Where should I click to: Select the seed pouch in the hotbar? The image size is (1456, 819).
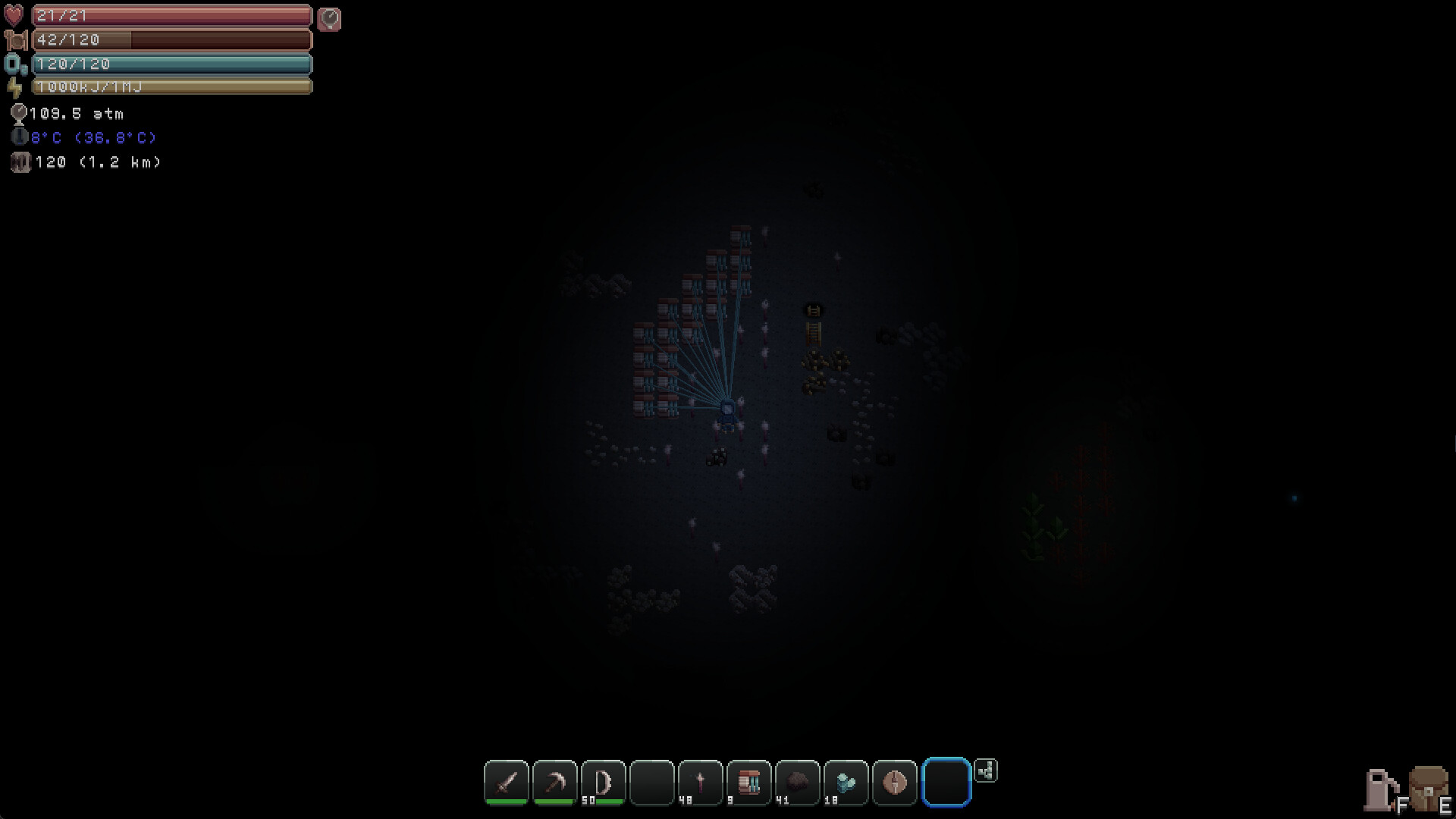coord(895,781)
